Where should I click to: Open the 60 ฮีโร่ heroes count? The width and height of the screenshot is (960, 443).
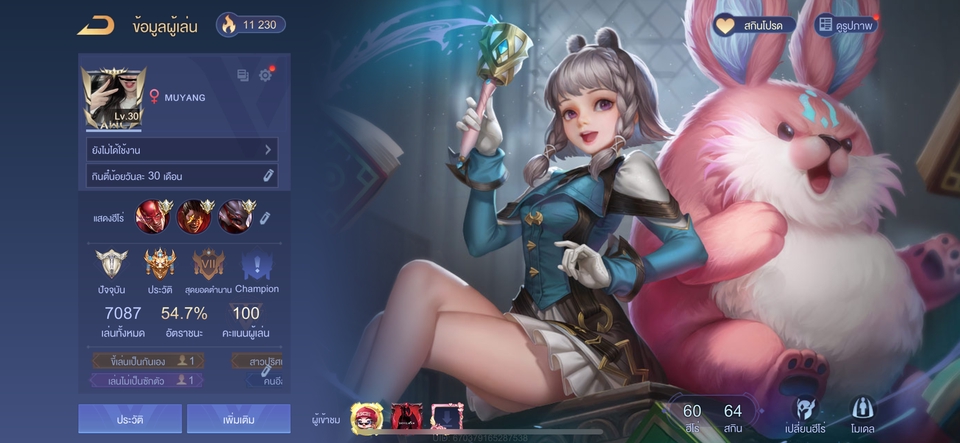tap(692, 416)
